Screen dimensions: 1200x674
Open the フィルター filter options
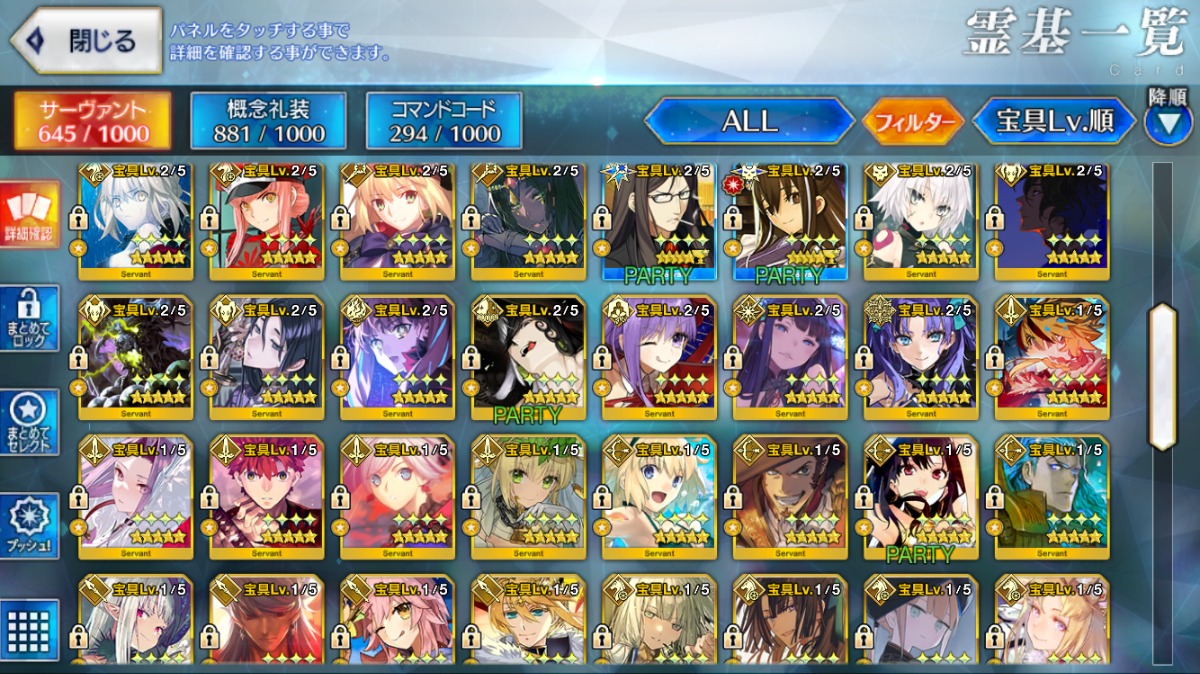tap(913, 122)
